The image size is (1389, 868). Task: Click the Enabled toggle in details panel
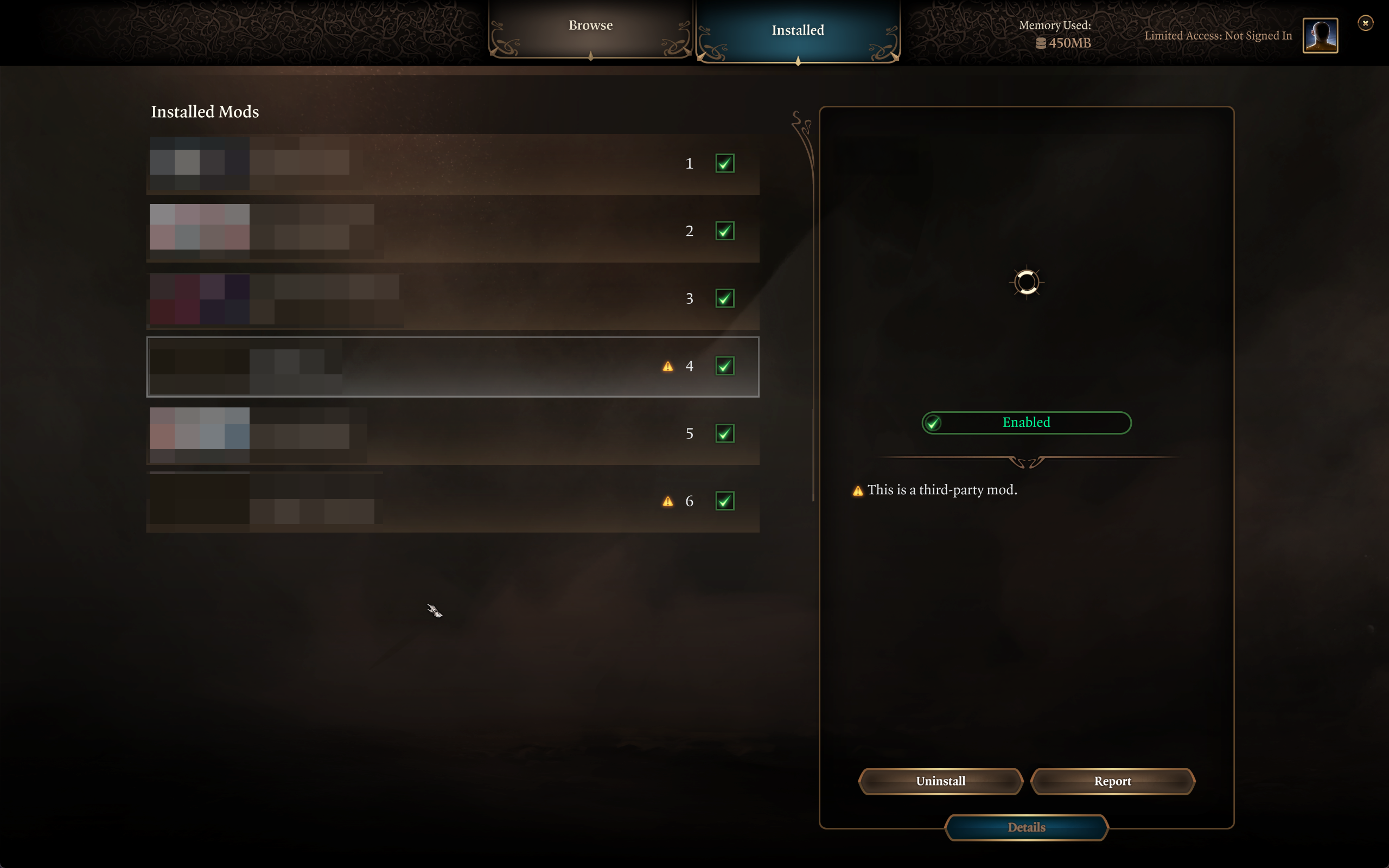1025,423
